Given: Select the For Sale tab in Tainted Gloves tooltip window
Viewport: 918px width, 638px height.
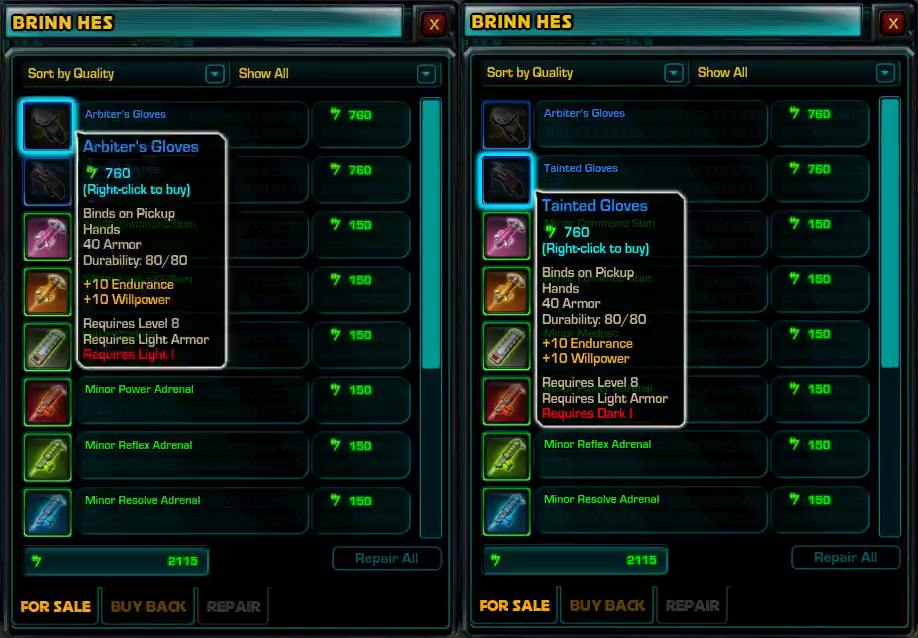Looking at the screenshot, I should click(514, 605).
